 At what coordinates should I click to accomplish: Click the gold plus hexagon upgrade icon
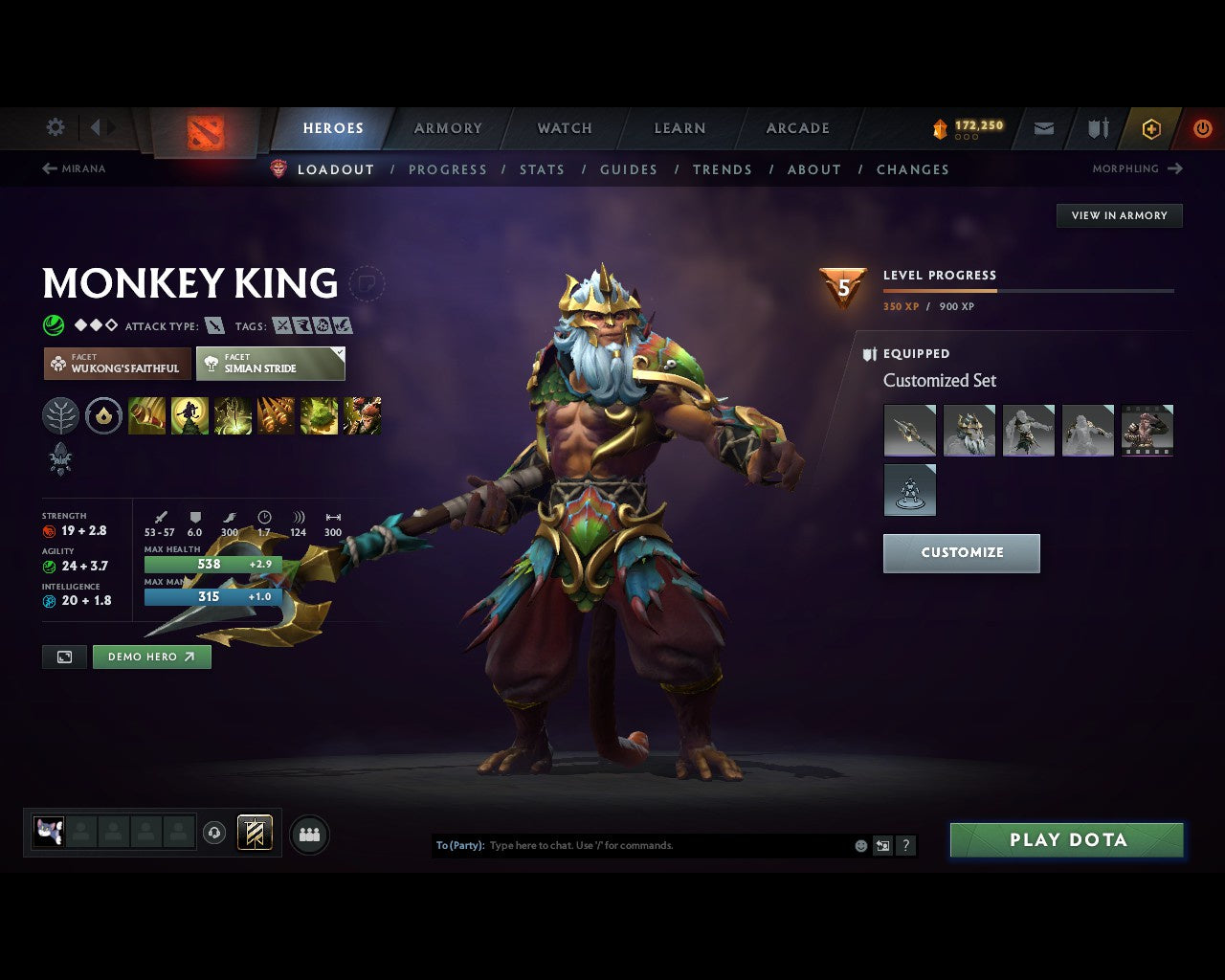pyautogui.click(x=1150, y=128)
